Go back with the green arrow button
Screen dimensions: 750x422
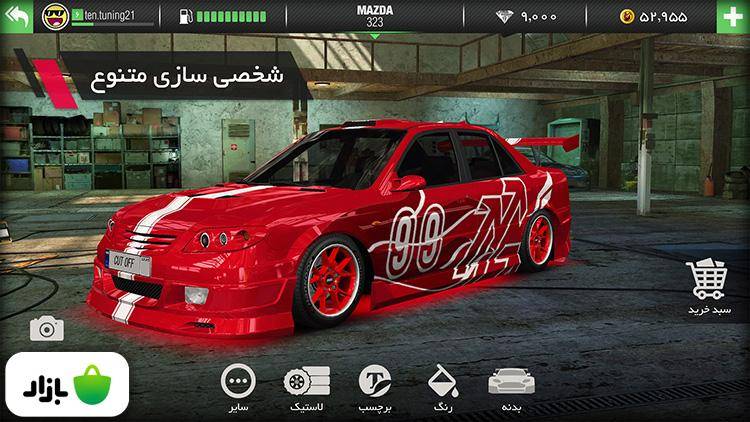[x=17, y=16]
